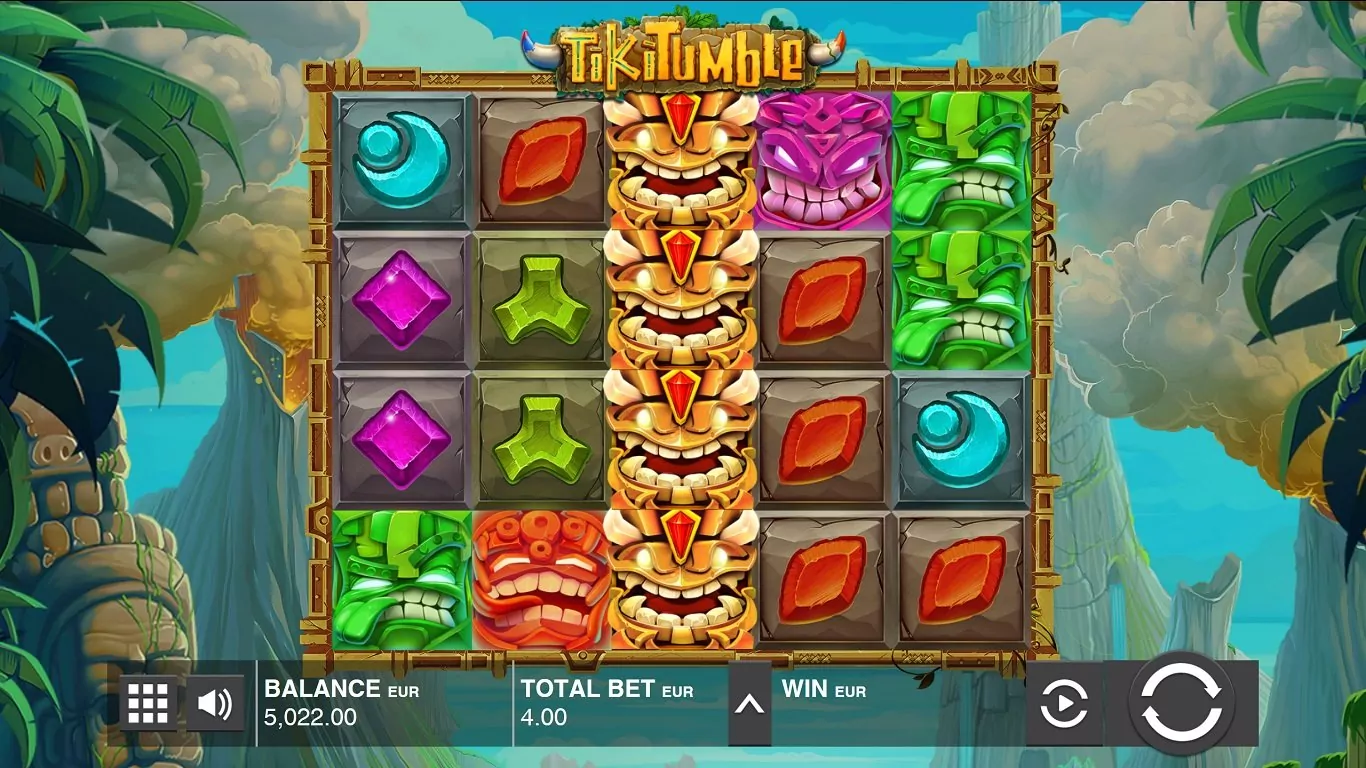Spin the reels with the circular arrows button
Viewport: 1366px width, 768px height.
coord(1181,704)
